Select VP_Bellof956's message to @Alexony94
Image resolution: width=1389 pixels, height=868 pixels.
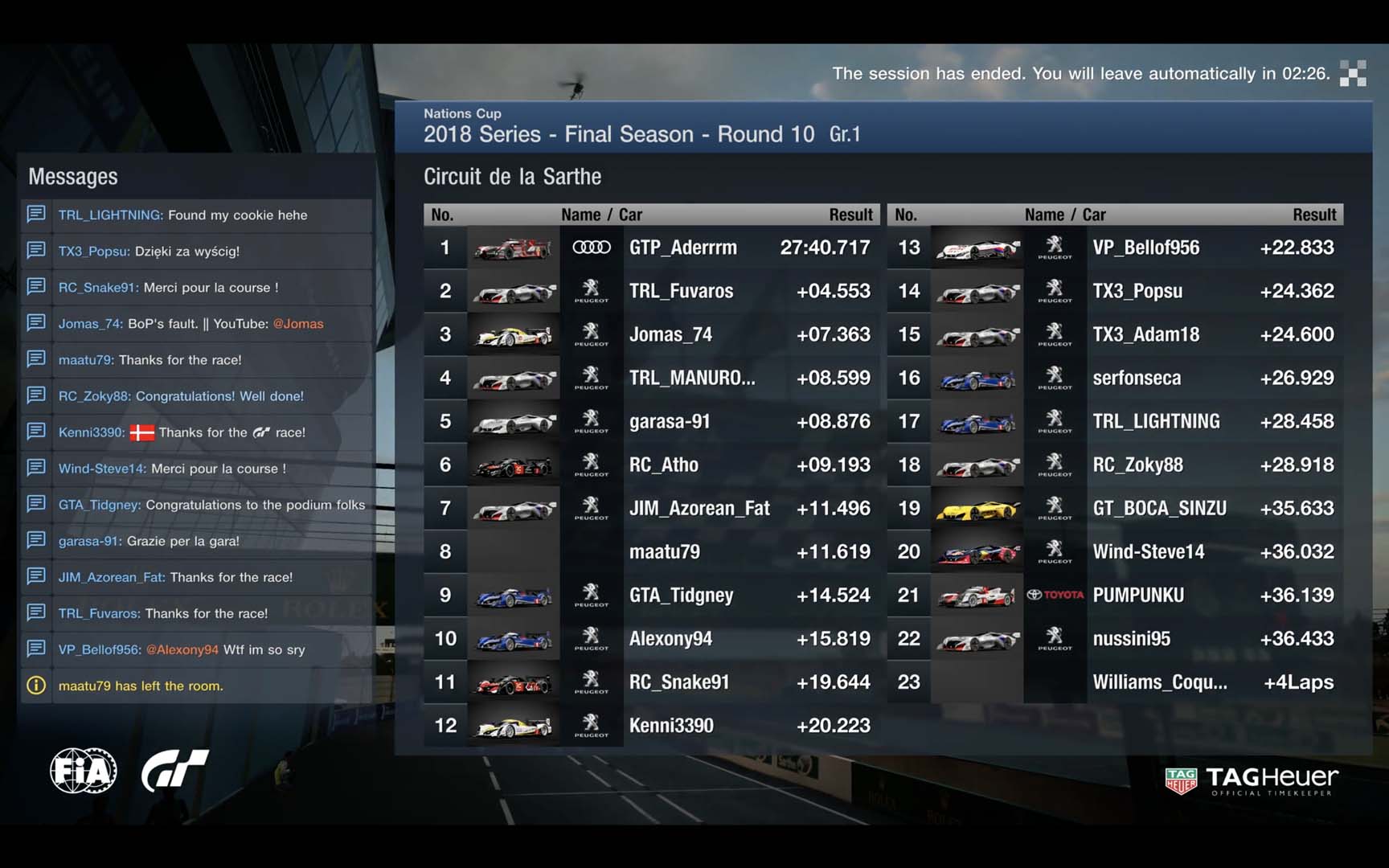coord(197,649)
